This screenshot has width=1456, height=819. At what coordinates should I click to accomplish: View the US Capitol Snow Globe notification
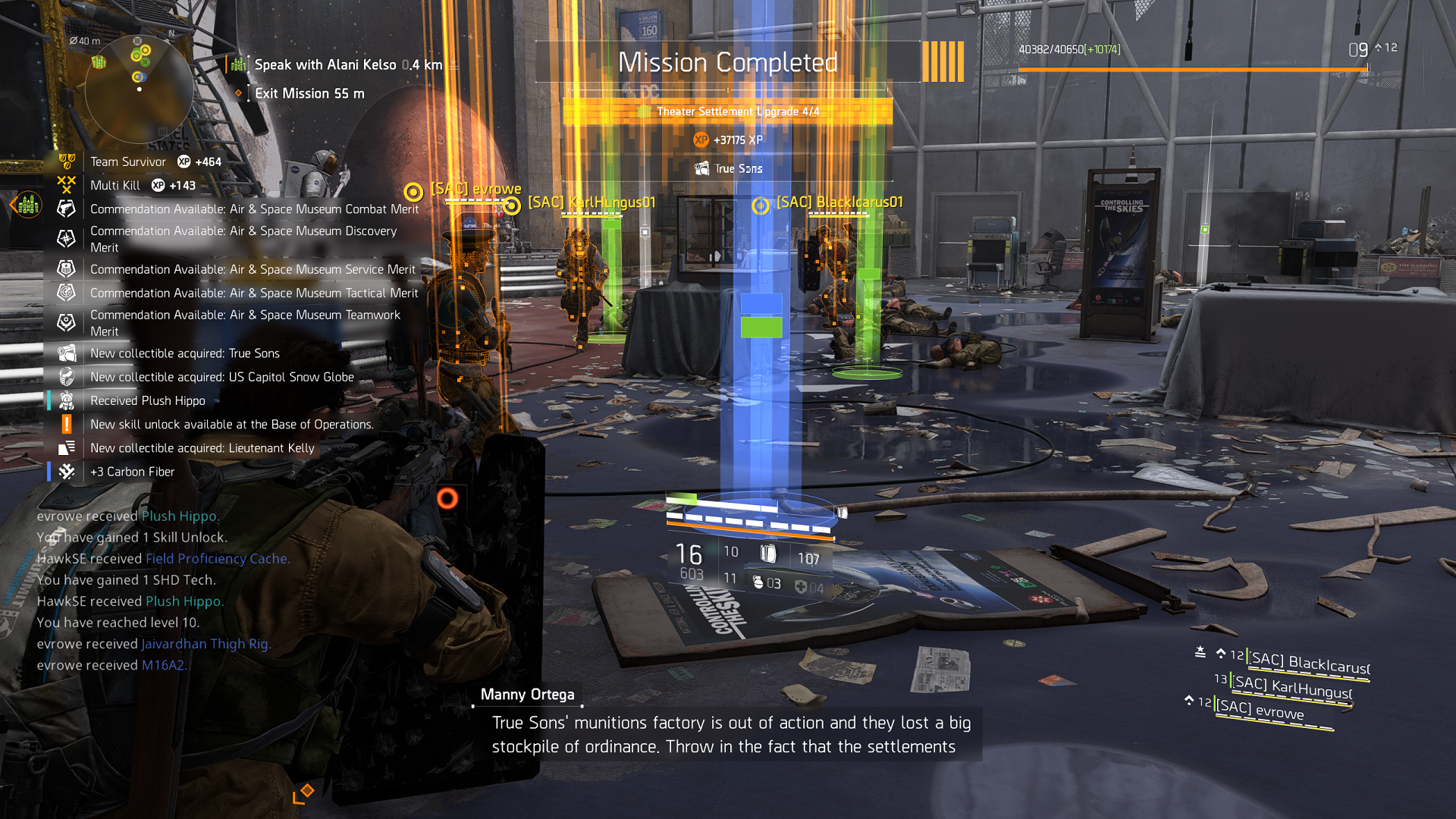[x=221, y=377]
